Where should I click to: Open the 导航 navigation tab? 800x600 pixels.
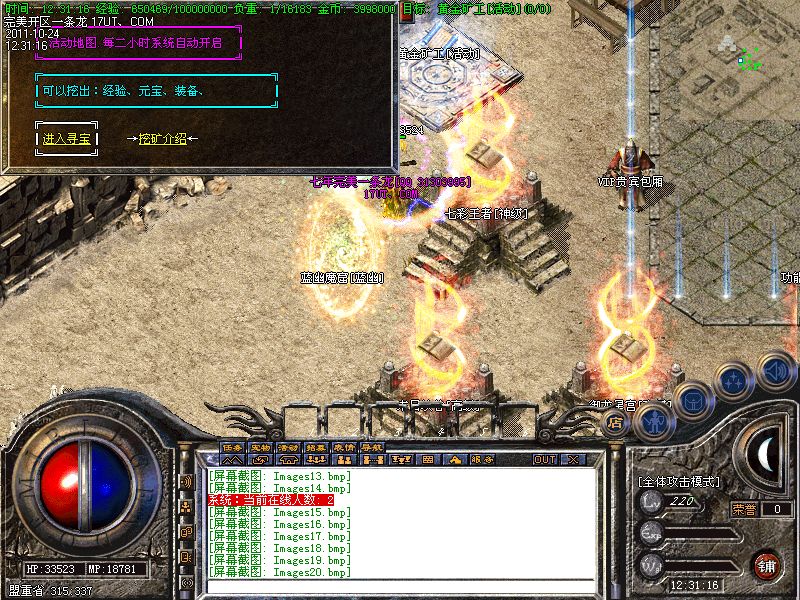[371, 447]
